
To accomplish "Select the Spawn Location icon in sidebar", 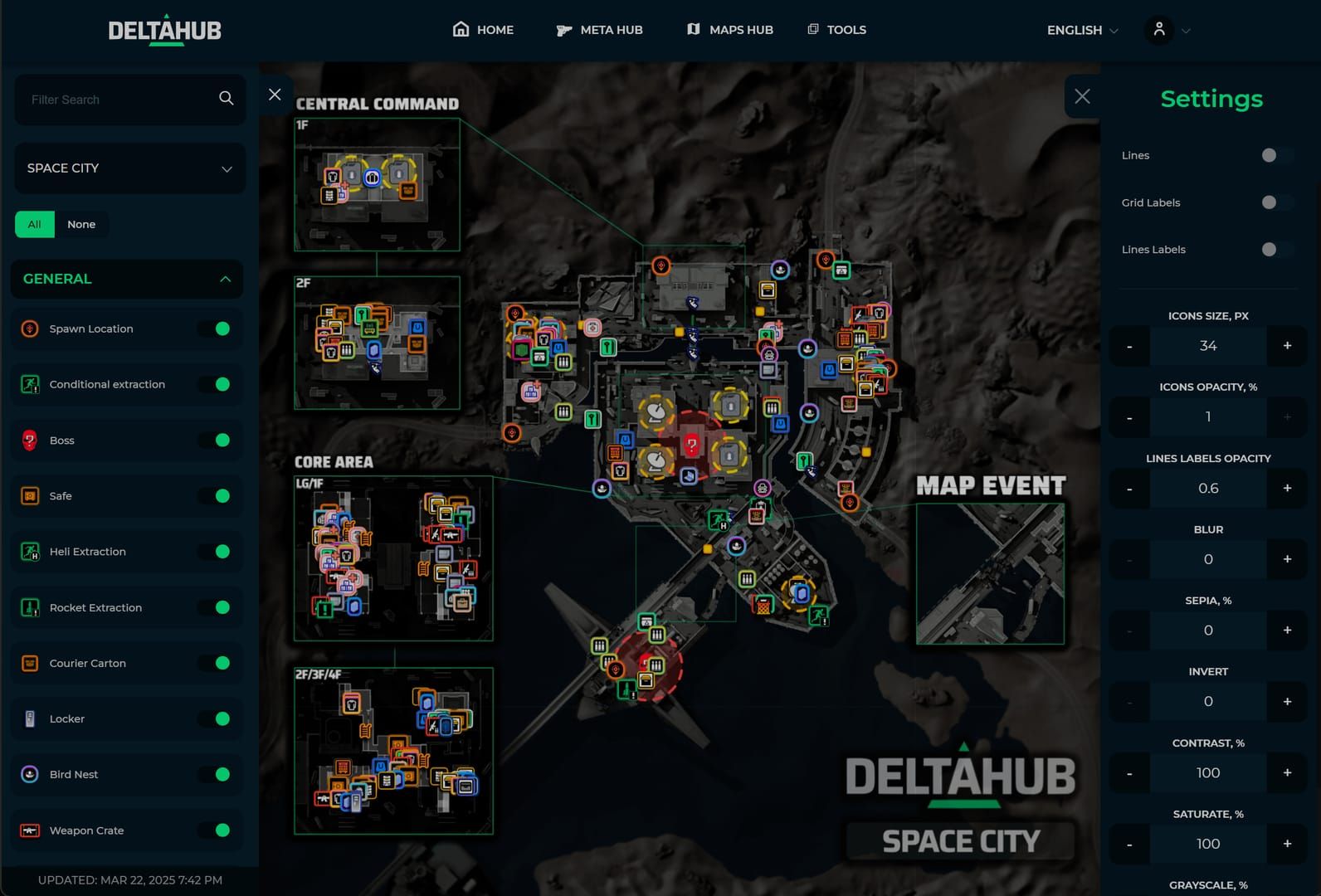I will click(x=30, y=329).
